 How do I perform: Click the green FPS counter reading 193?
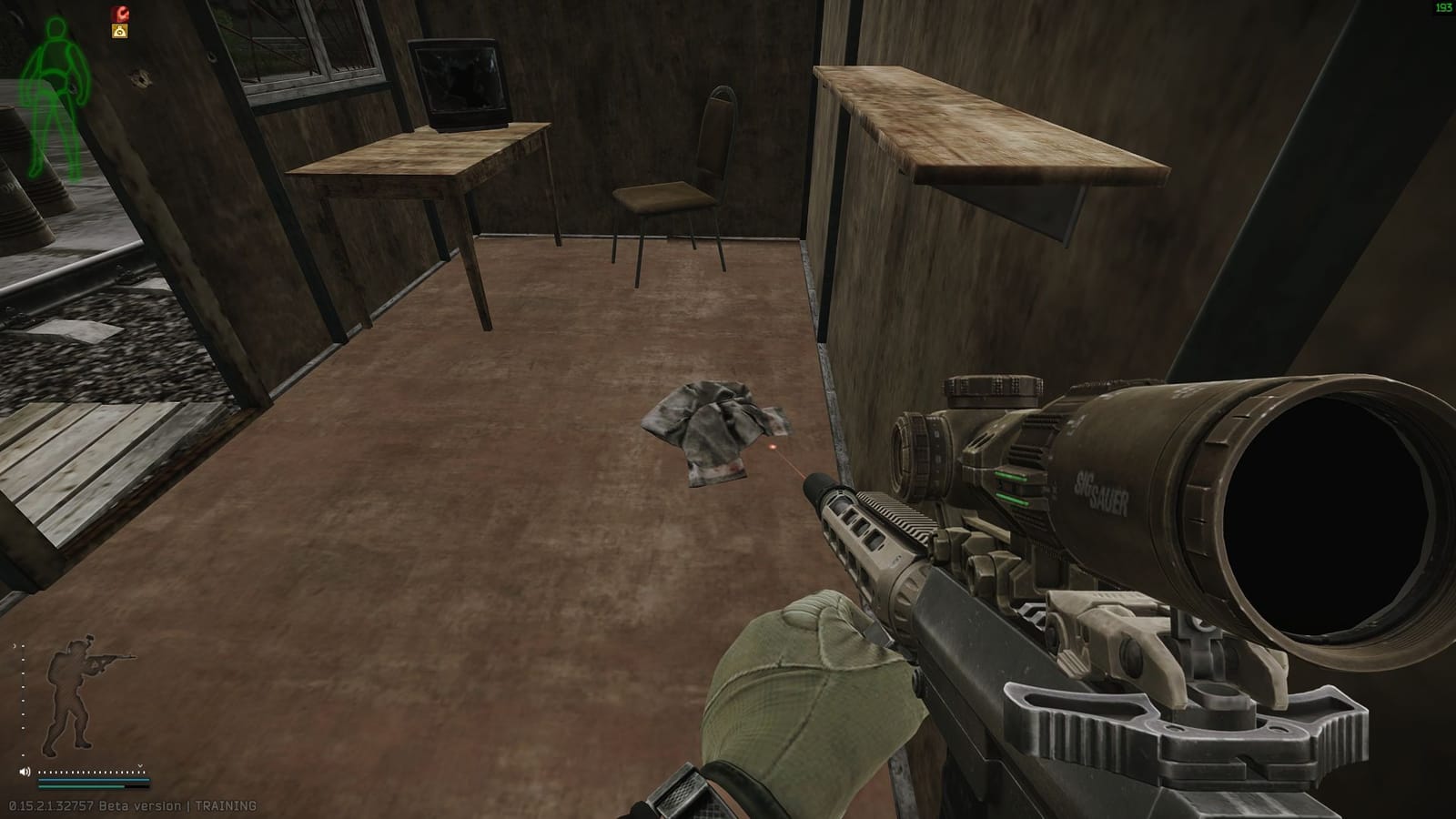(1442, 9)
